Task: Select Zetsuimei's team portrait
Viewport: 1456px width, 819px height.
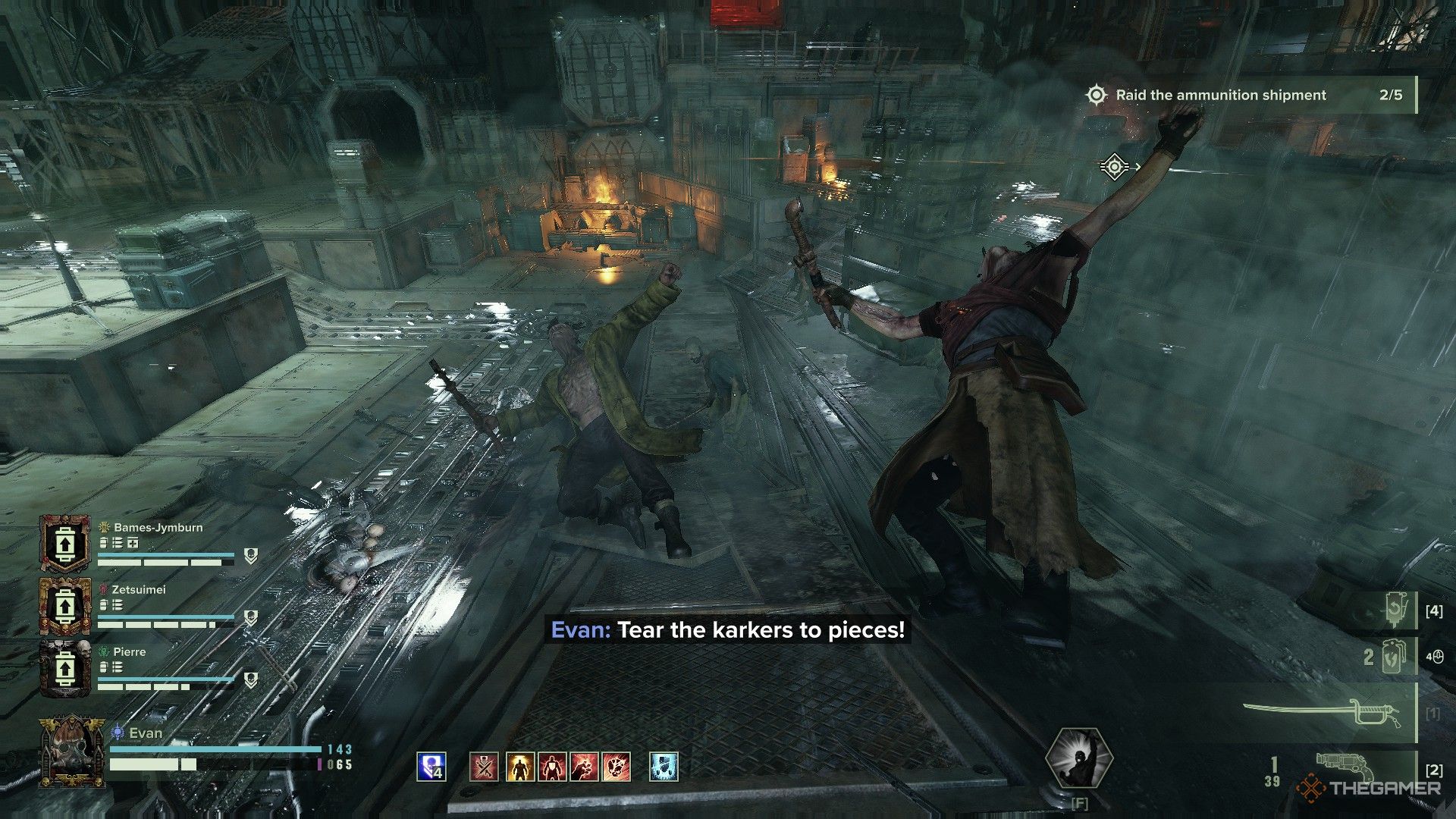Action: pyautogui.click(x=65, y=607)
